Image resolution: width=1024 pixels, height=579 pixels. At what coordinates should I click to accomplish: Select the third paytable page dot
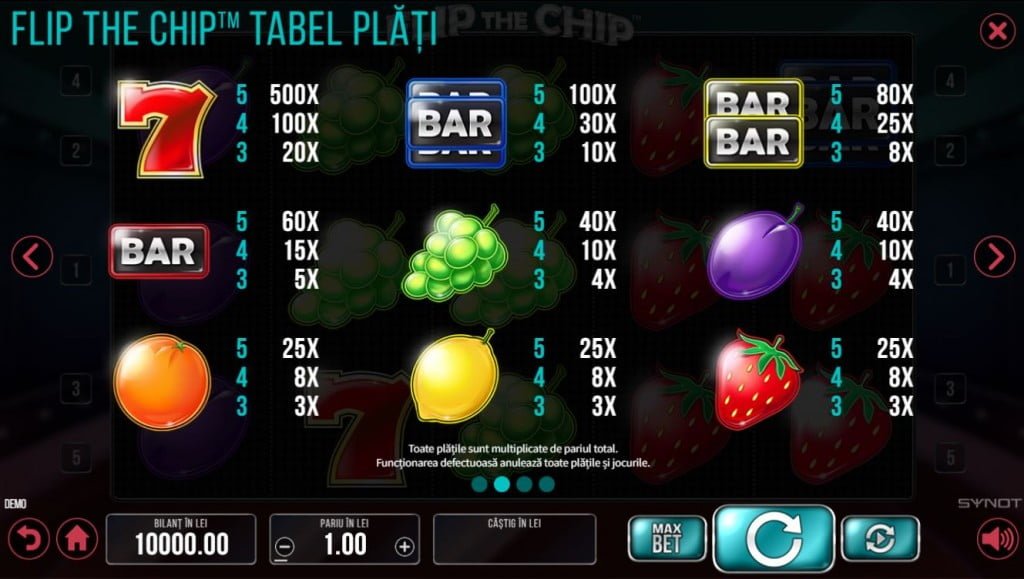[524, 485]
